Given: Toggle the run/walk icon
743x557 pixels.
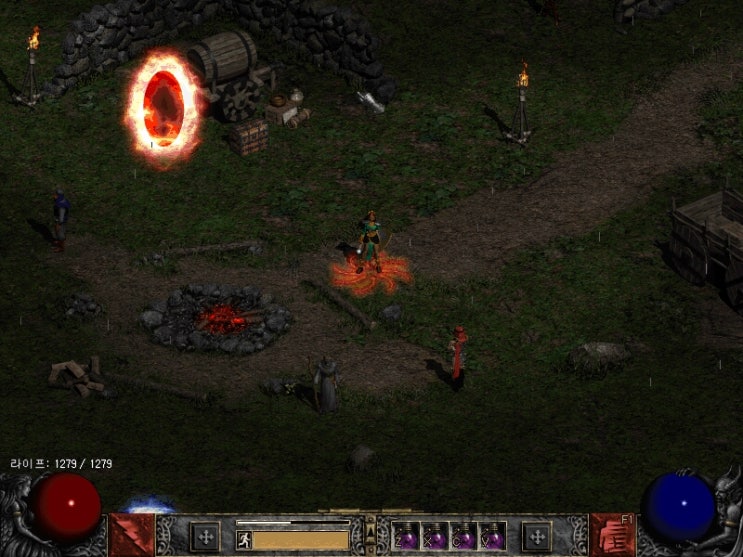Looking at the screenshot, I should click(243, 540).
